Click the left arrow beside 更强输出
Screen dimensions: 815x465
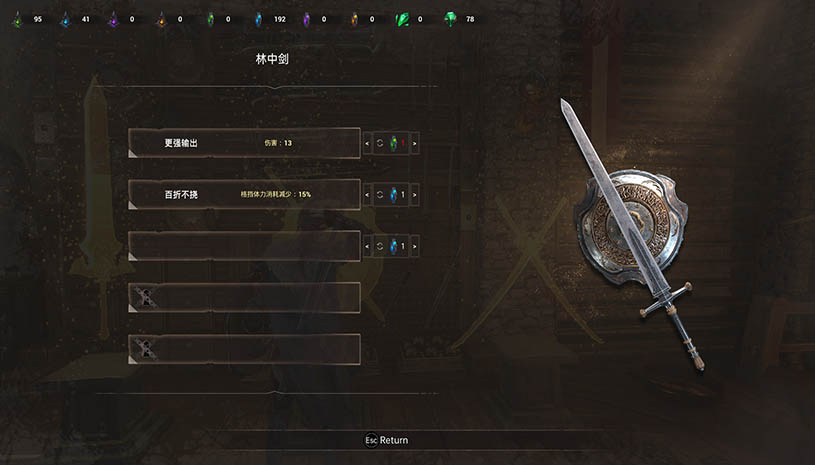[x=366, y=144]
